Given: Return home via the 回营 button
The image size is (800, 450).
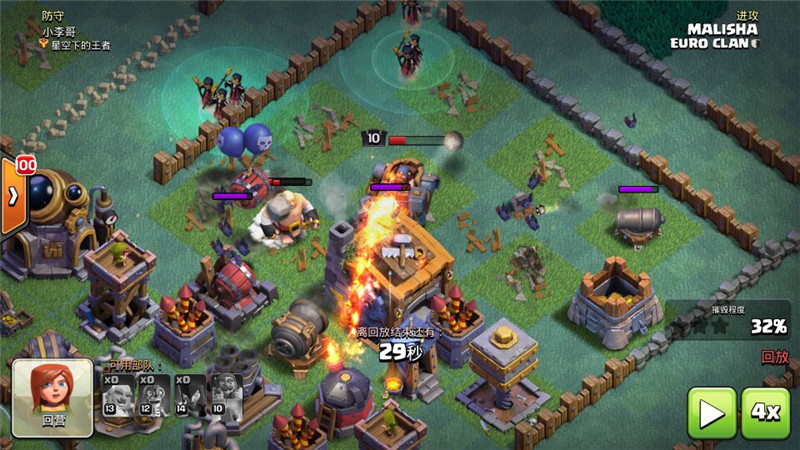Looking at the screenshot, I should 53,398.
